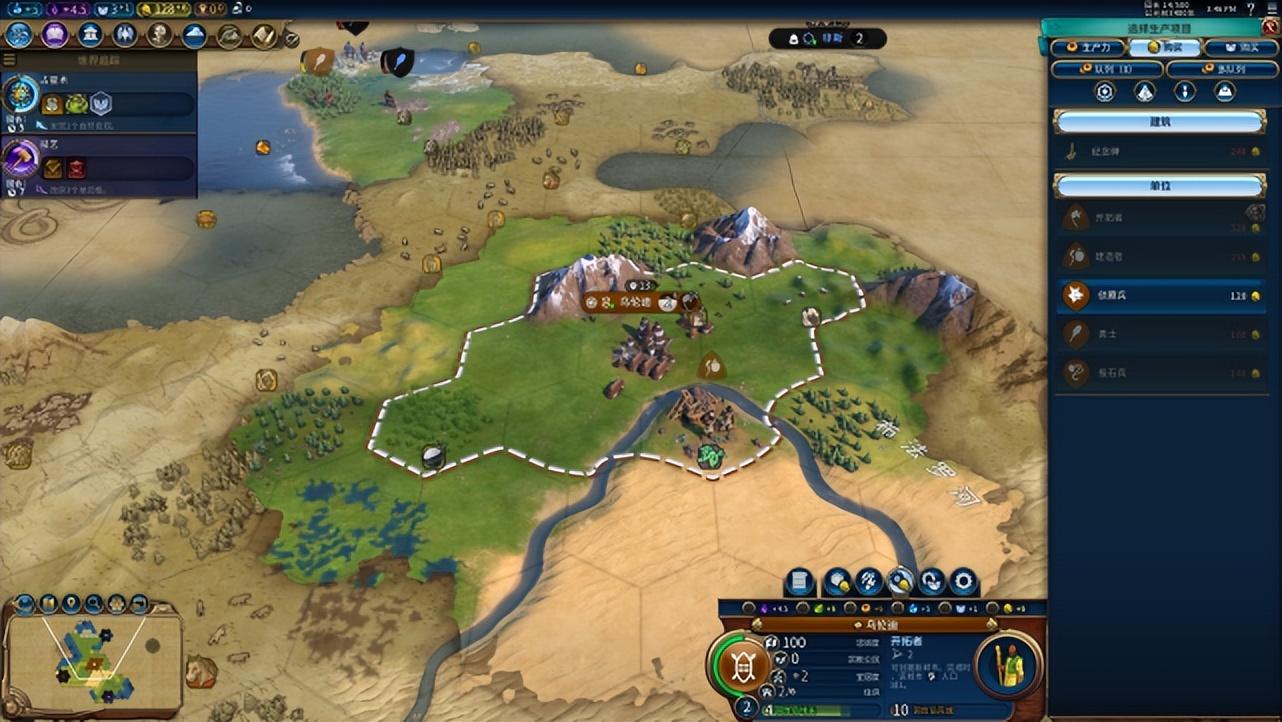1282x722 pixels.
Task: Click the city gear production button
Action: coord(963,582)
